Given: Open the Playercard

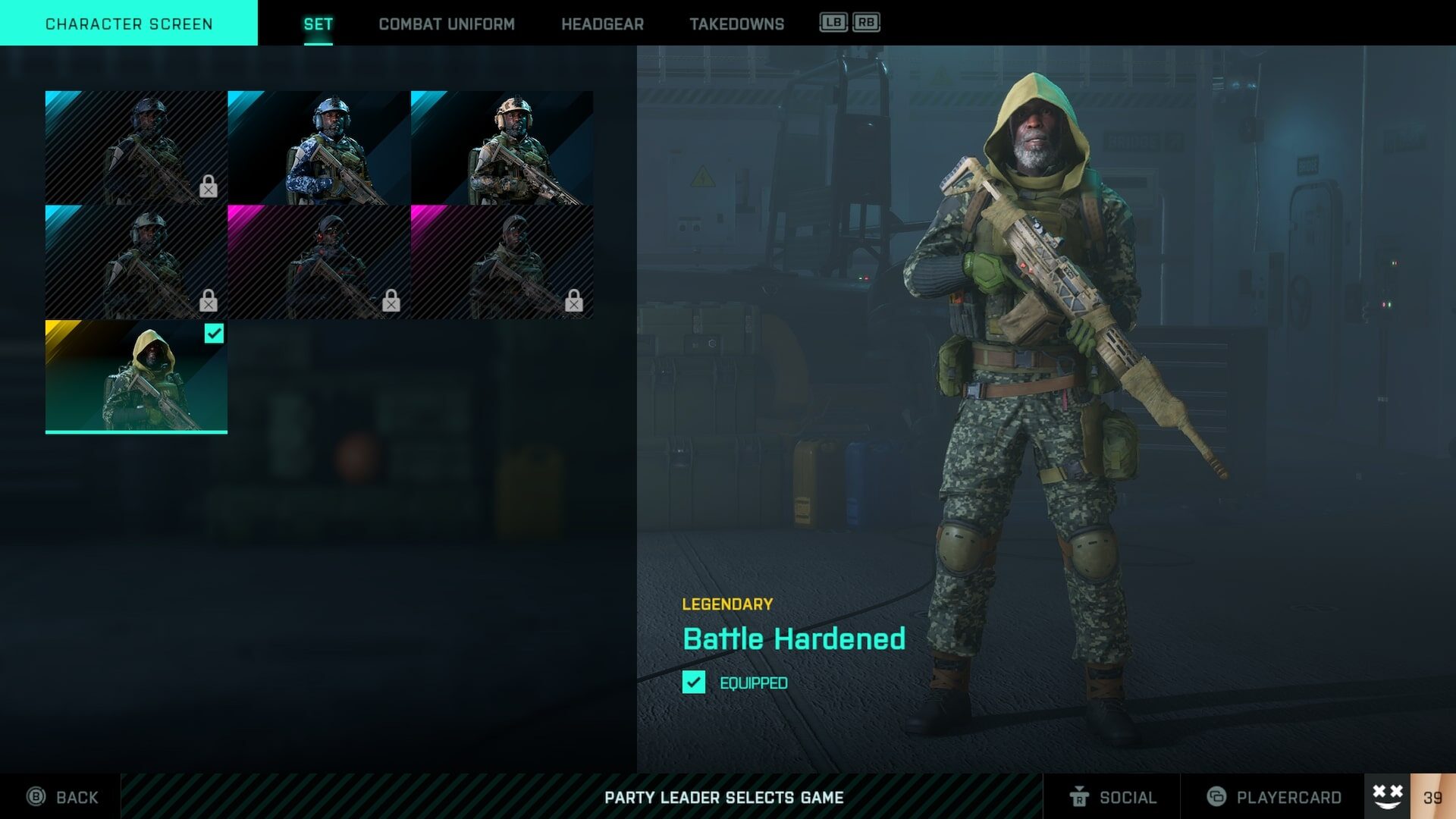Looking at the screenshot, I should pyautogui.click(x=1274, y=797).
